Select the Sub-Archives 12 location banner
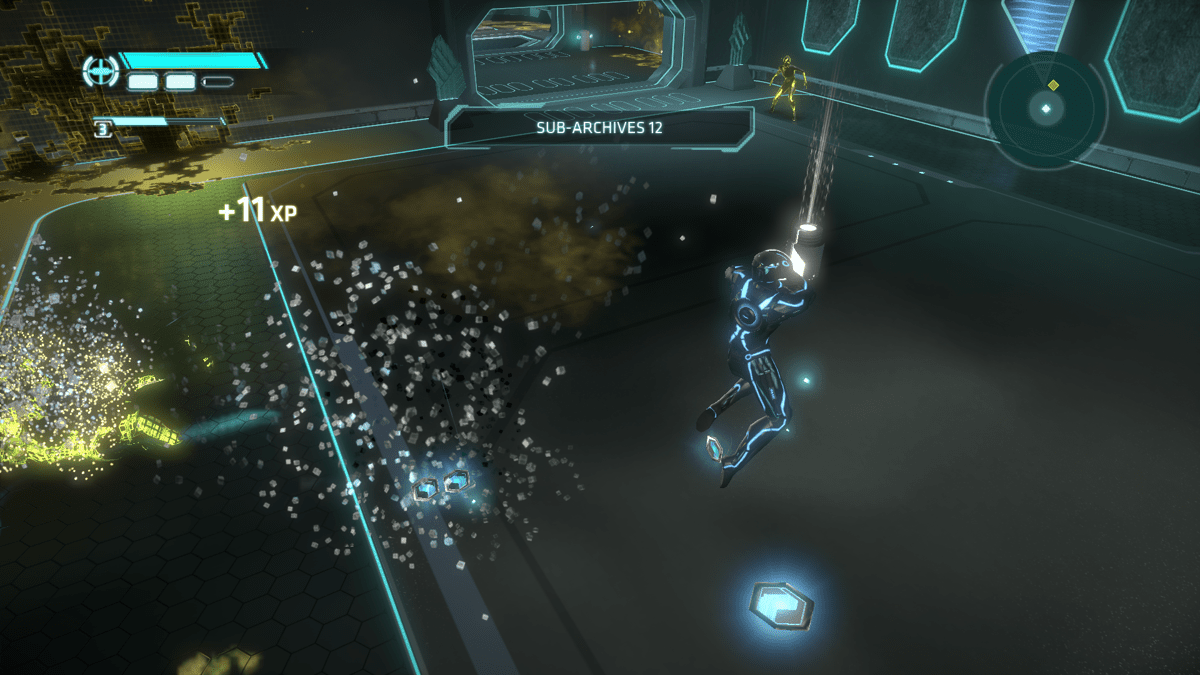Image resolution: width=1200 pixels, height=675 pixels. [x=599, y=128]
